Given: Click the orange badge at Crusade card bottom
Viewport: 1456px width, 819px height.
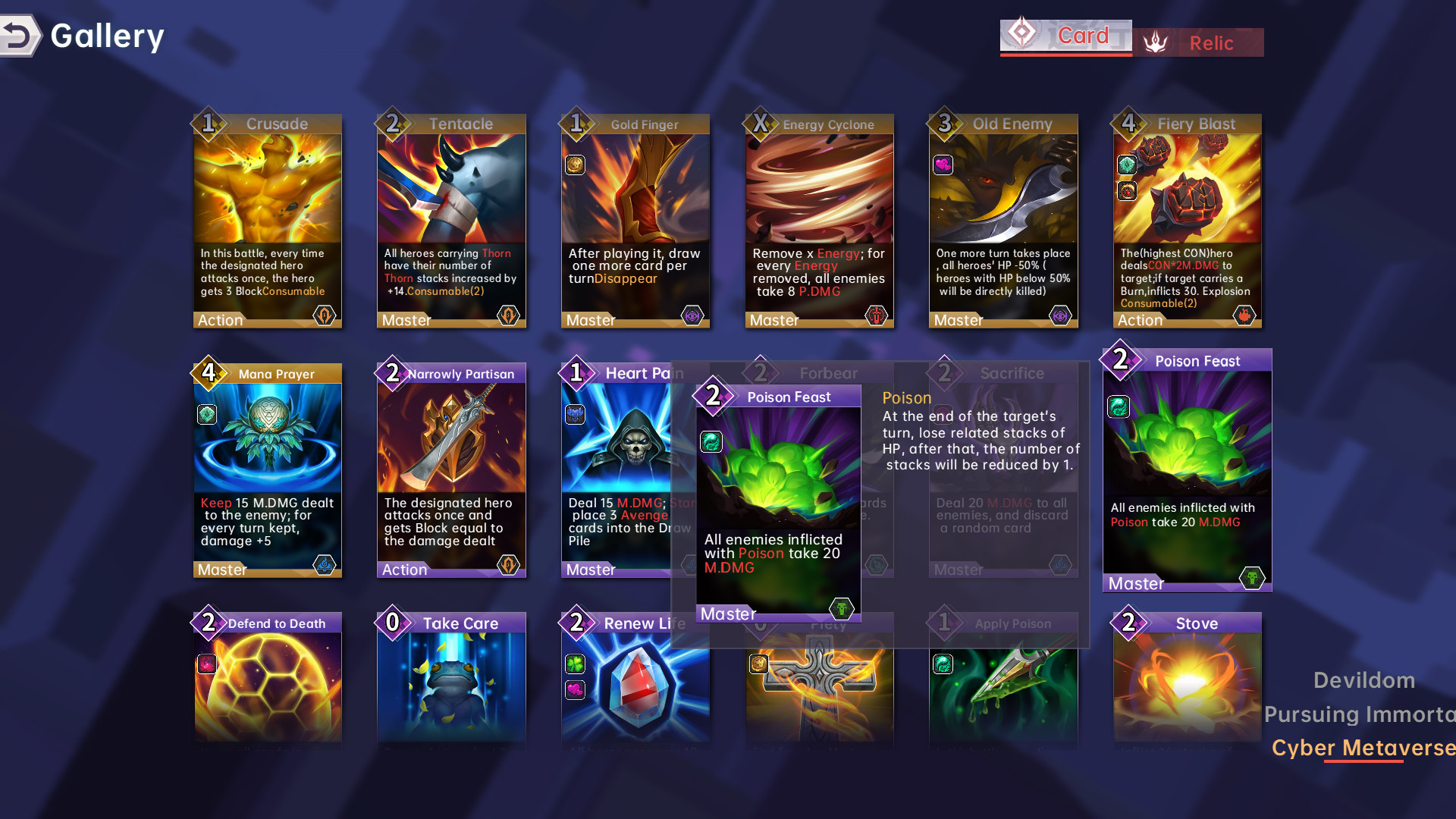Looking at the screenshot, I should [x=325, y=316].
